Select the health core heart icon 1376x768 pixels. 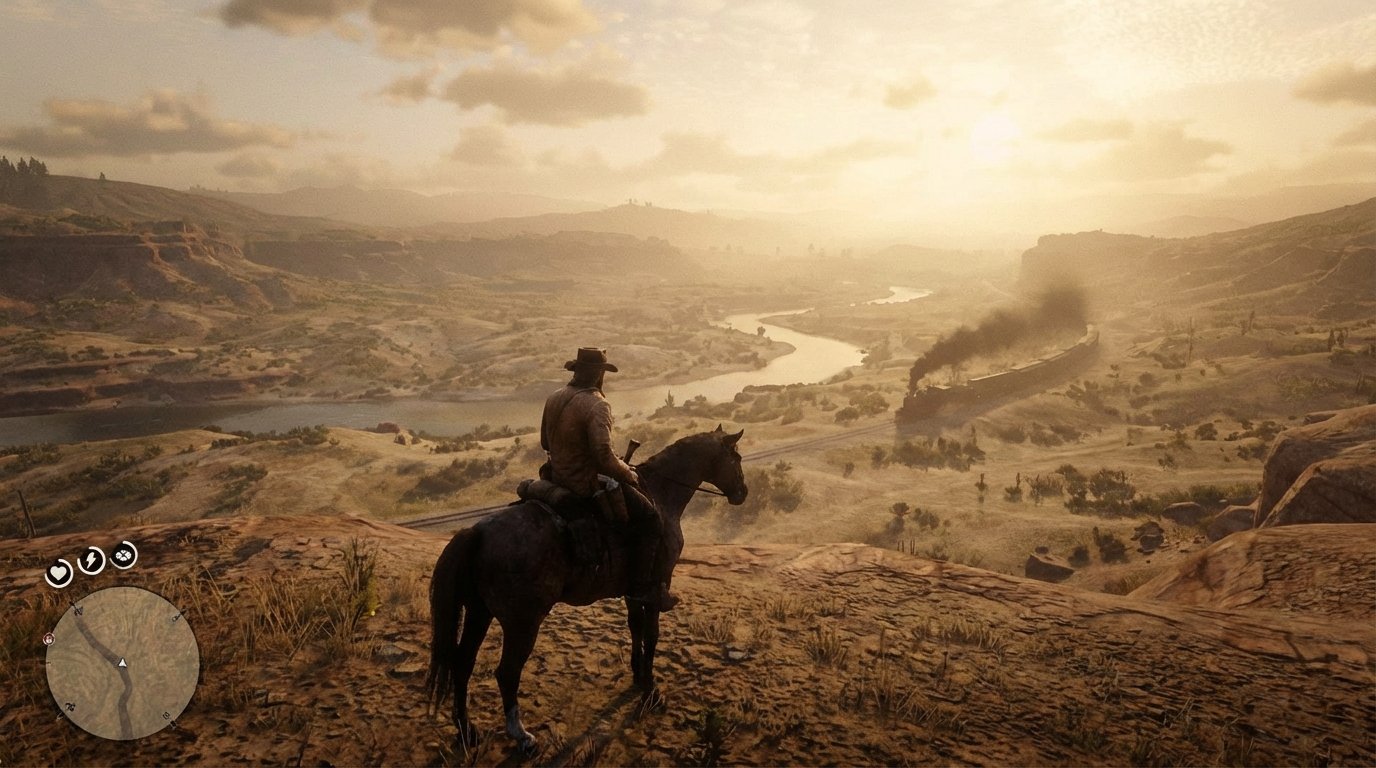coord(58,570)
